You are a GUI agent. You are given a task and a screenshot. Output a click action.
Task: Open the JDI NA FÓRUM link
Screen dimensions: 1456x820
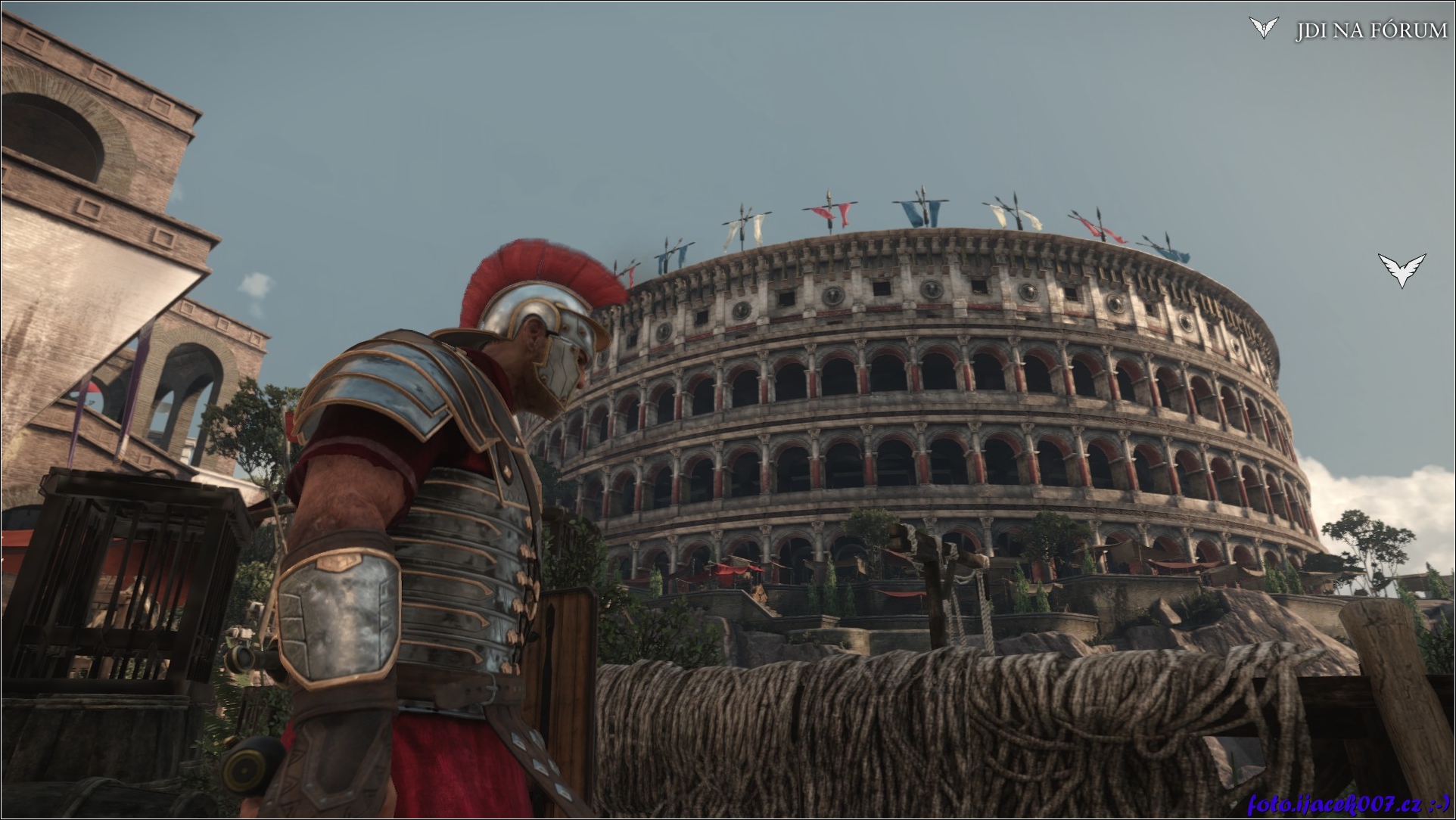click(1370, 30)
